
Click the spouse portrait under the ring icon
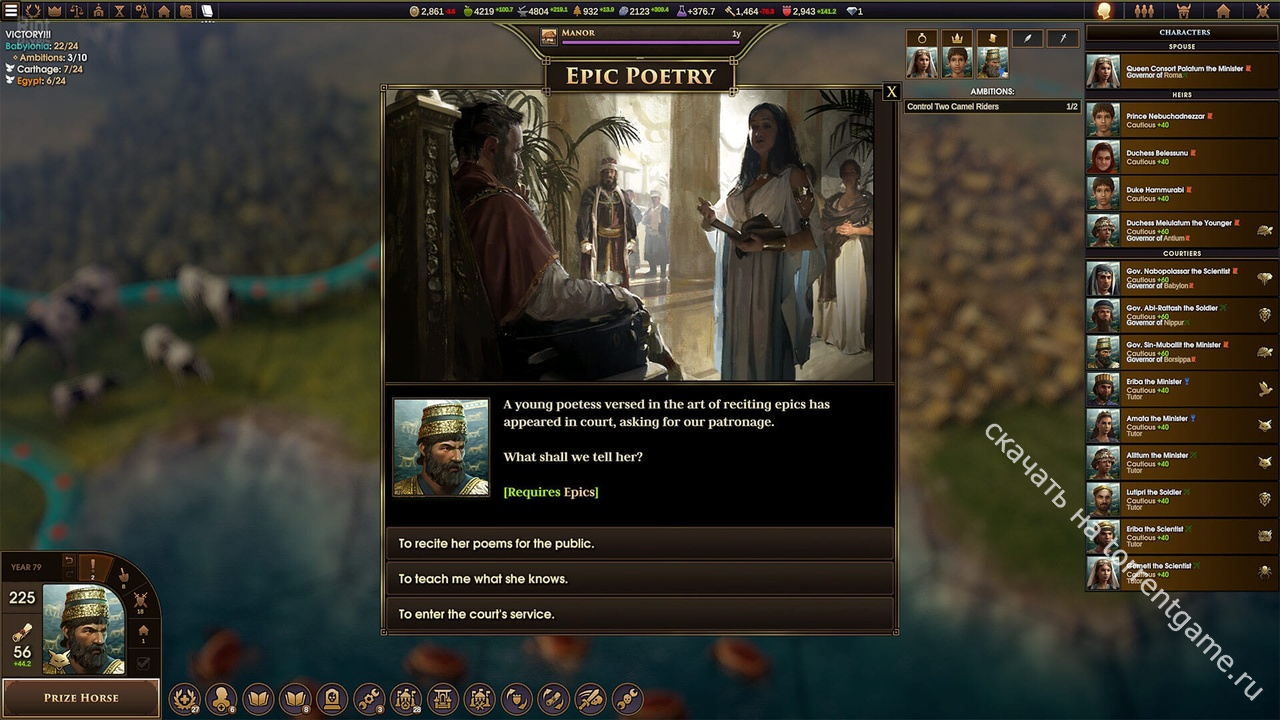(921, 63)
